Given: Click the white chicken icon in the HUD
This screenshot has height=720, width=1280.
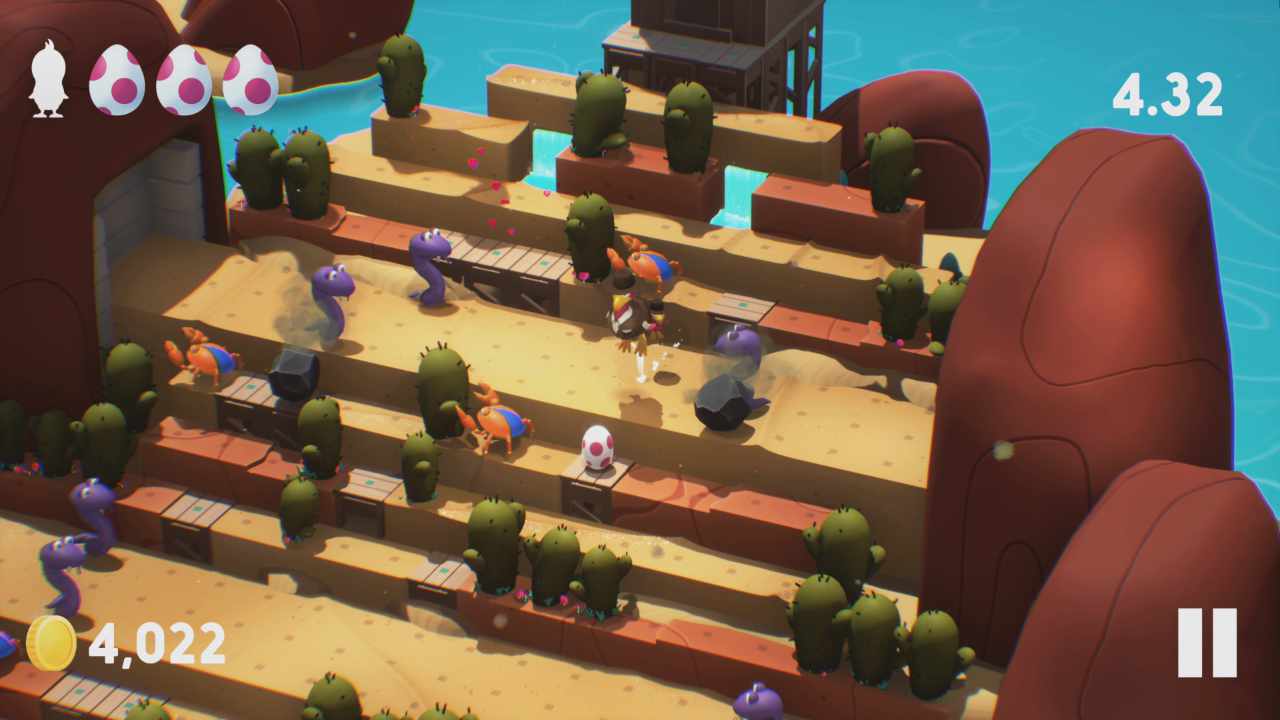Looking at the screenshot, I should coord(48,76).
